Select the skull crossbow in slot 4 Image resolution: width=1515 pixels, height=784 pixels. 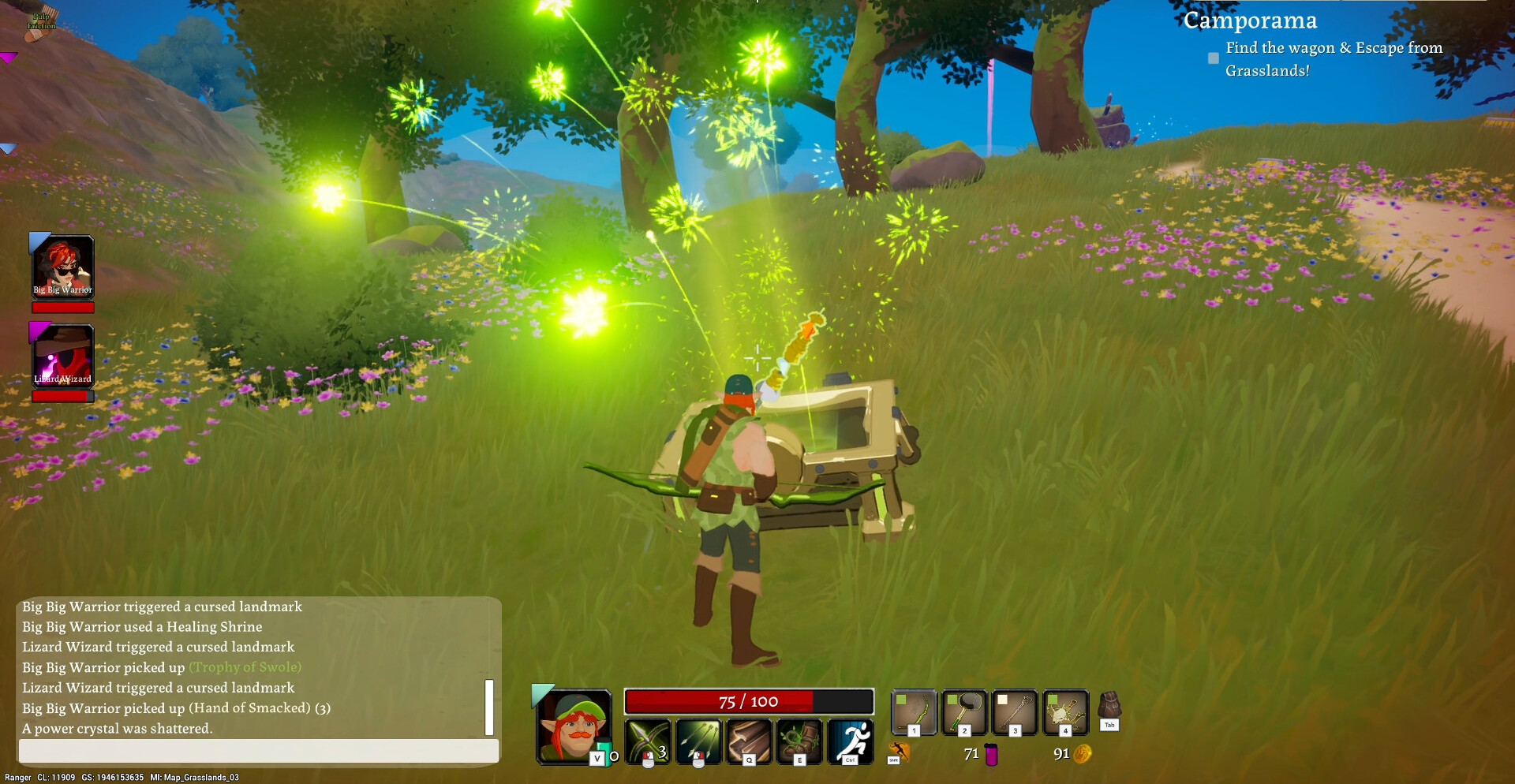(1065, 712)
